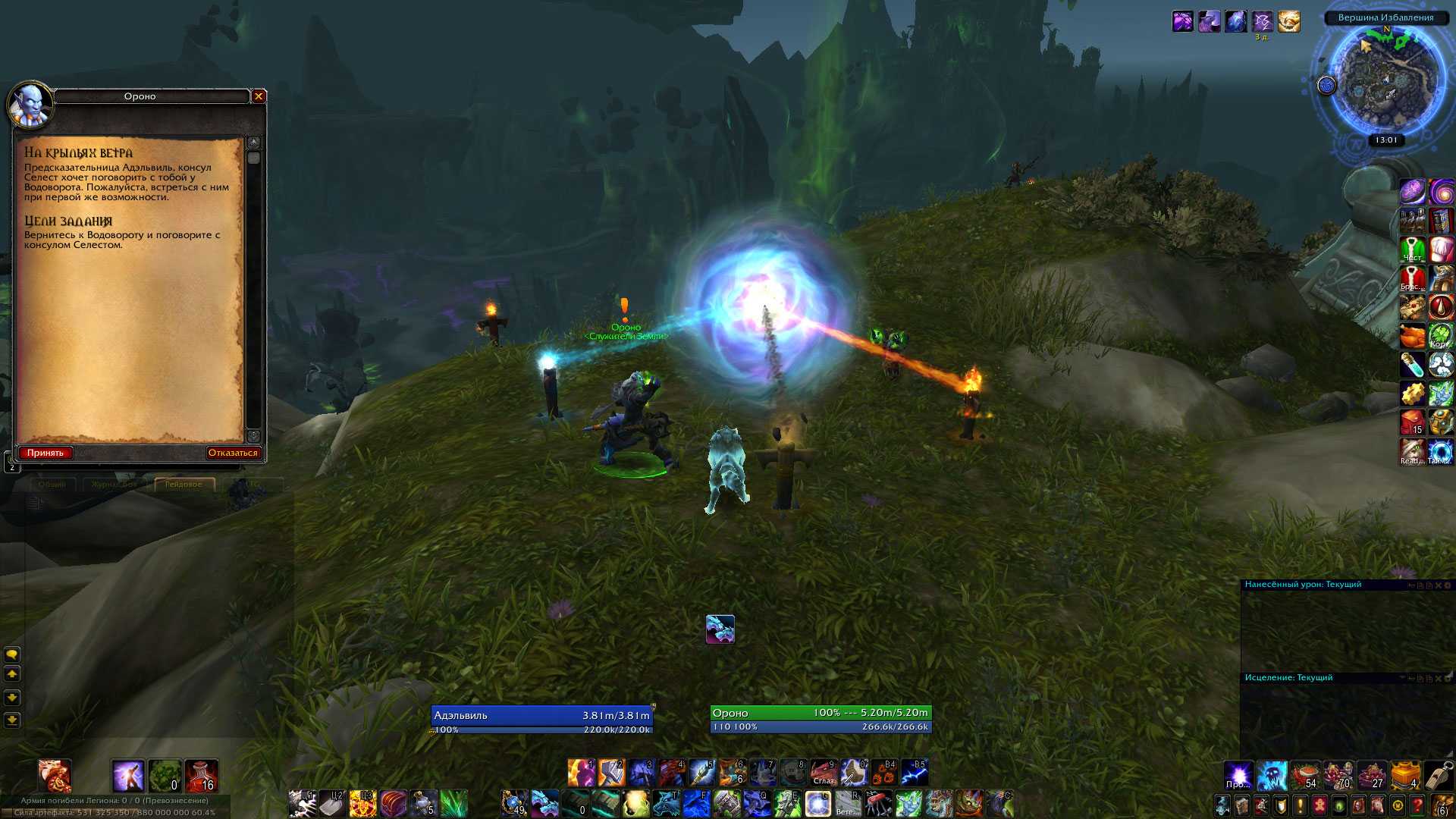Click the Ороно NPC portrait in quest window
Viewport: 1456px width, 819px height.
click(30, 105)
